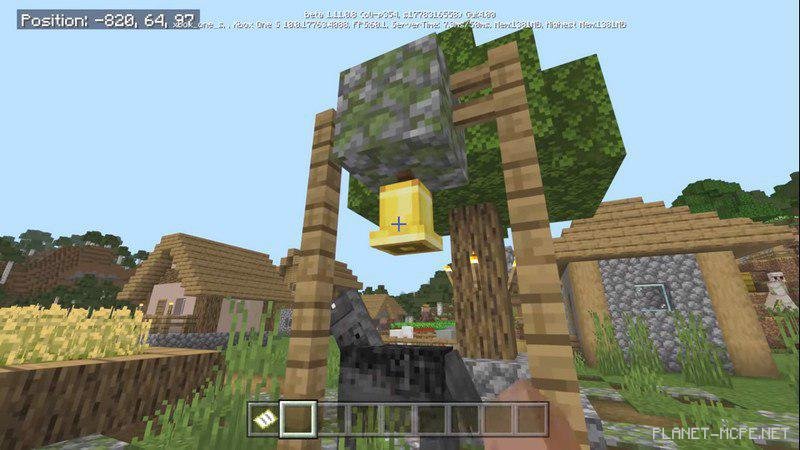
Task: Select the first hotbar slot holding an item
Action: (263, 418)
